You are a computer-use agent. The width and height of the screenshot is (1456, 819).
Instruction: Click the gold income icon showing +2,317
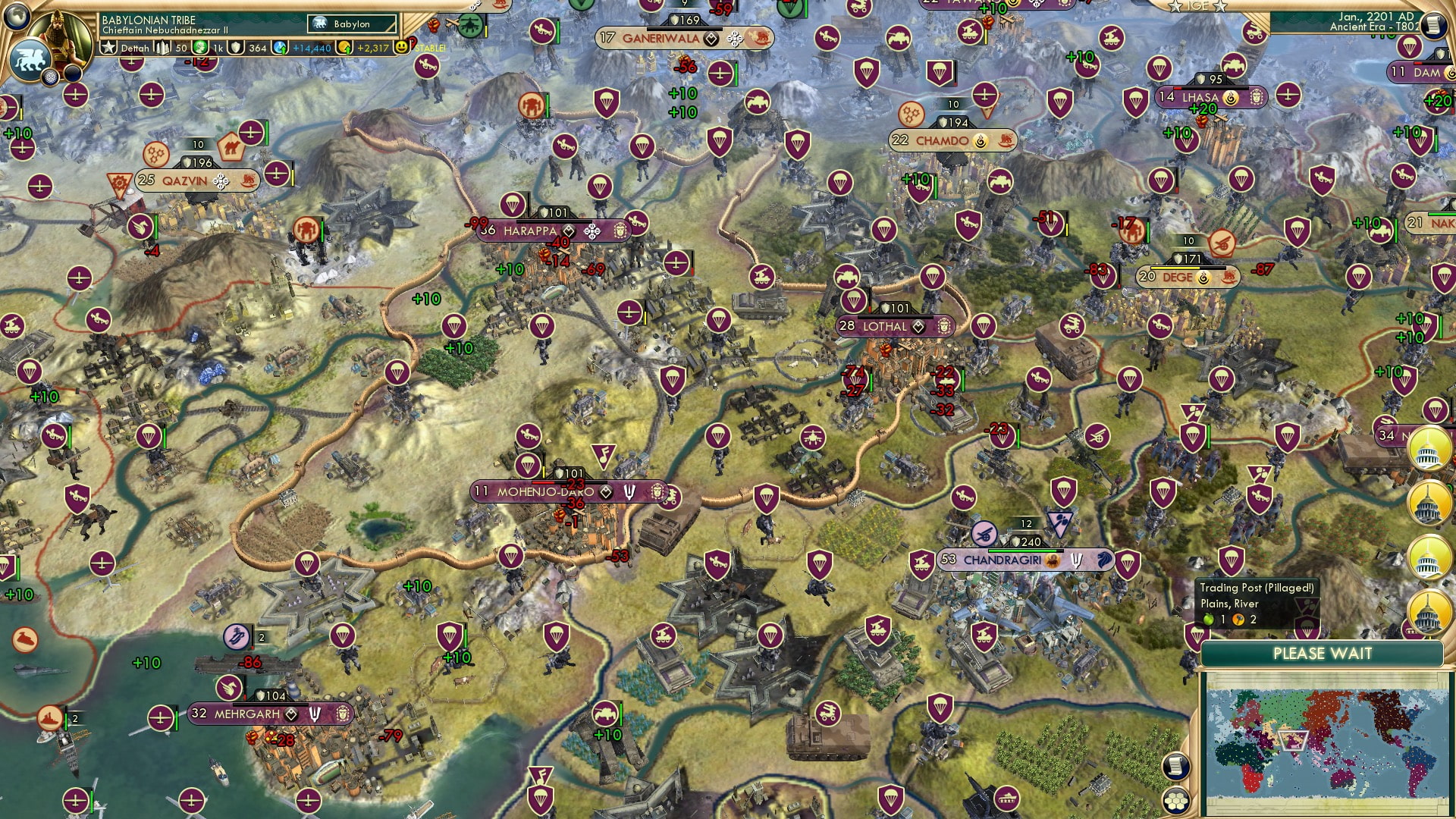(x=344, y=49)
